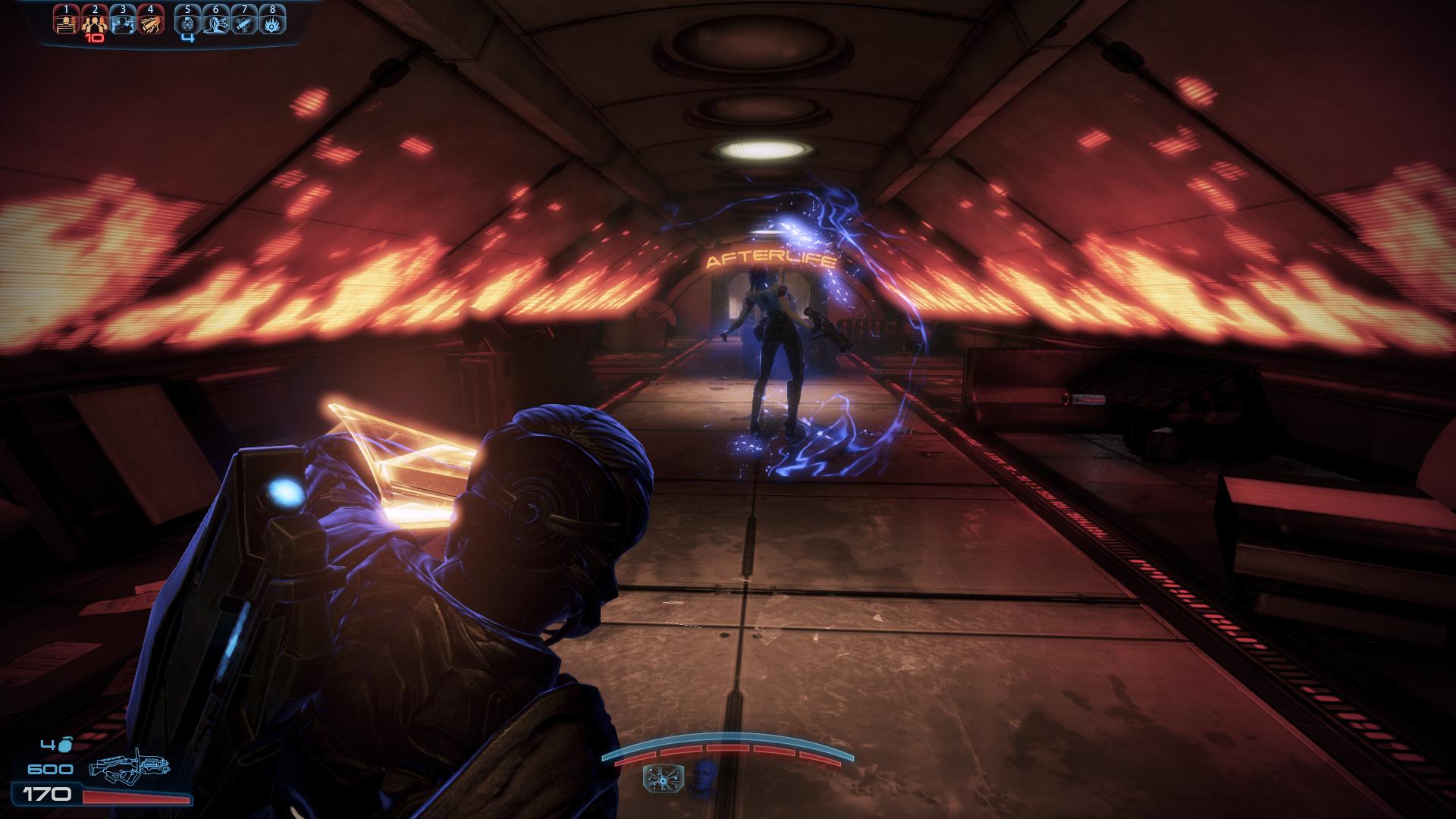1456x819 pixels.
Task: Select the asari squadmate portrait
Action: point(704,777)
